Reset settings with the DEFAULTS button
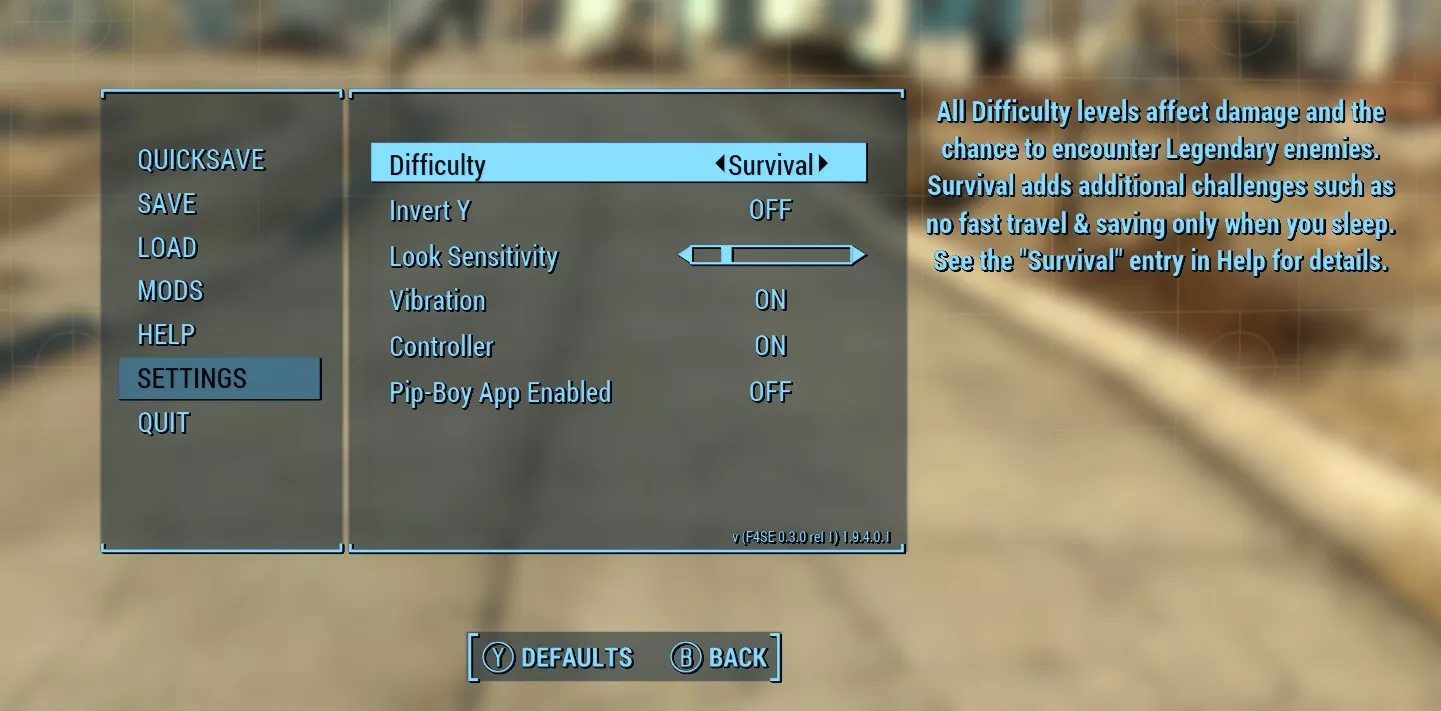This screenshot has width=1441, height=711. pos(558,658)
